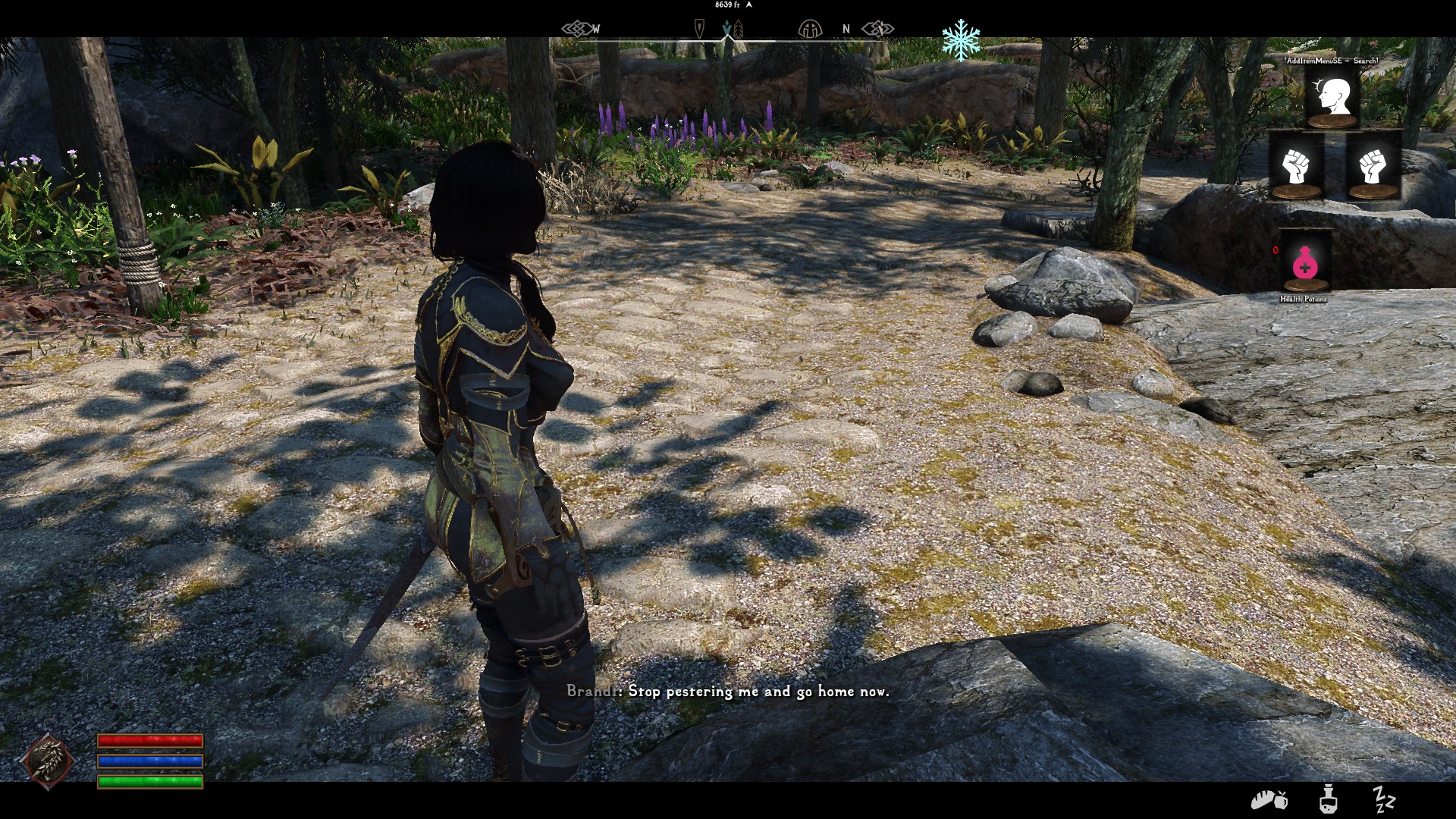Click the teal quest arrow on compass

coord(727,30)
